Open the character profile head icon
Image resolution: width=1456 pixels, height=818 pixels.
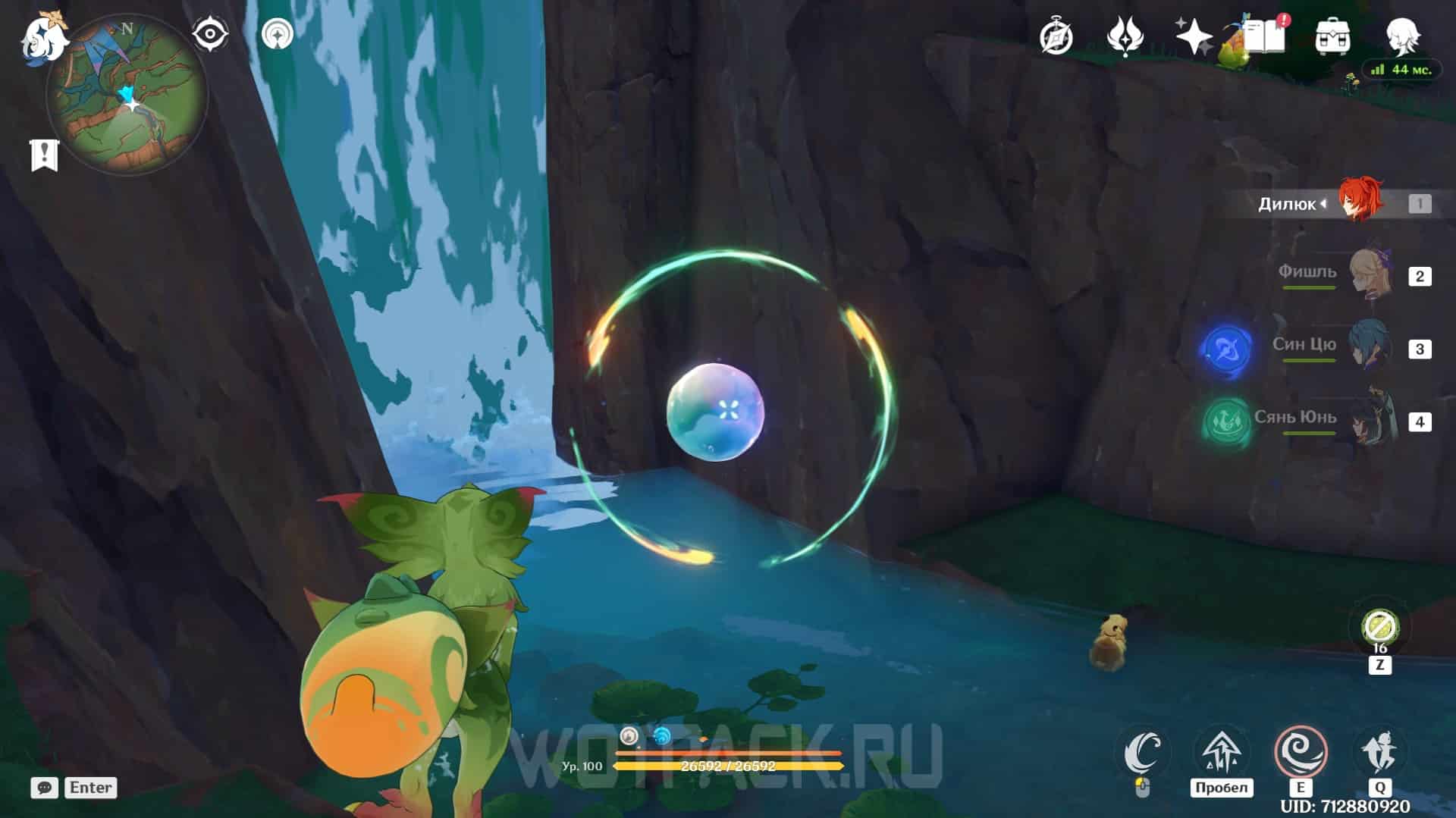pyautogui.click(x=1401, y=36)
